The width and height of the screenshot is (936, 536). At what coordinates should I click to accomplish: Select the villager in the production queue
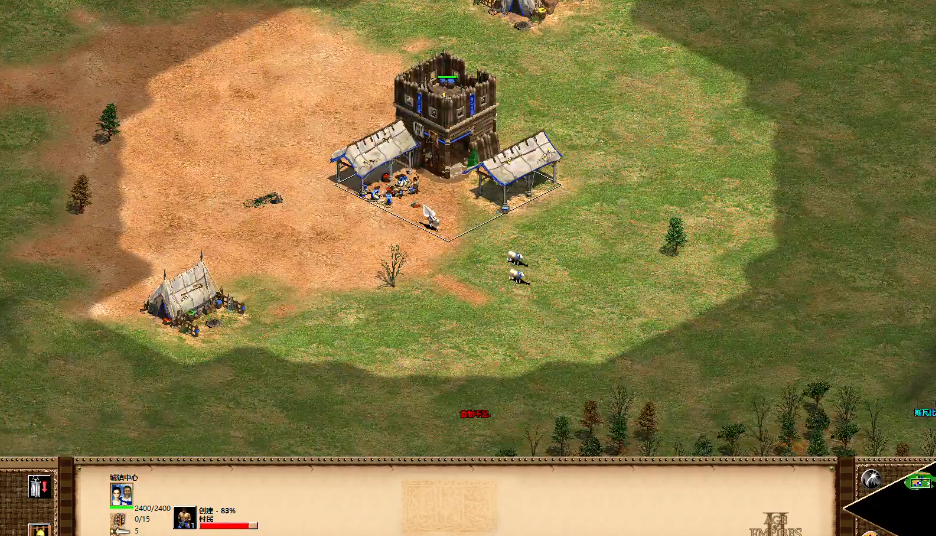click(x=185, y=518)
